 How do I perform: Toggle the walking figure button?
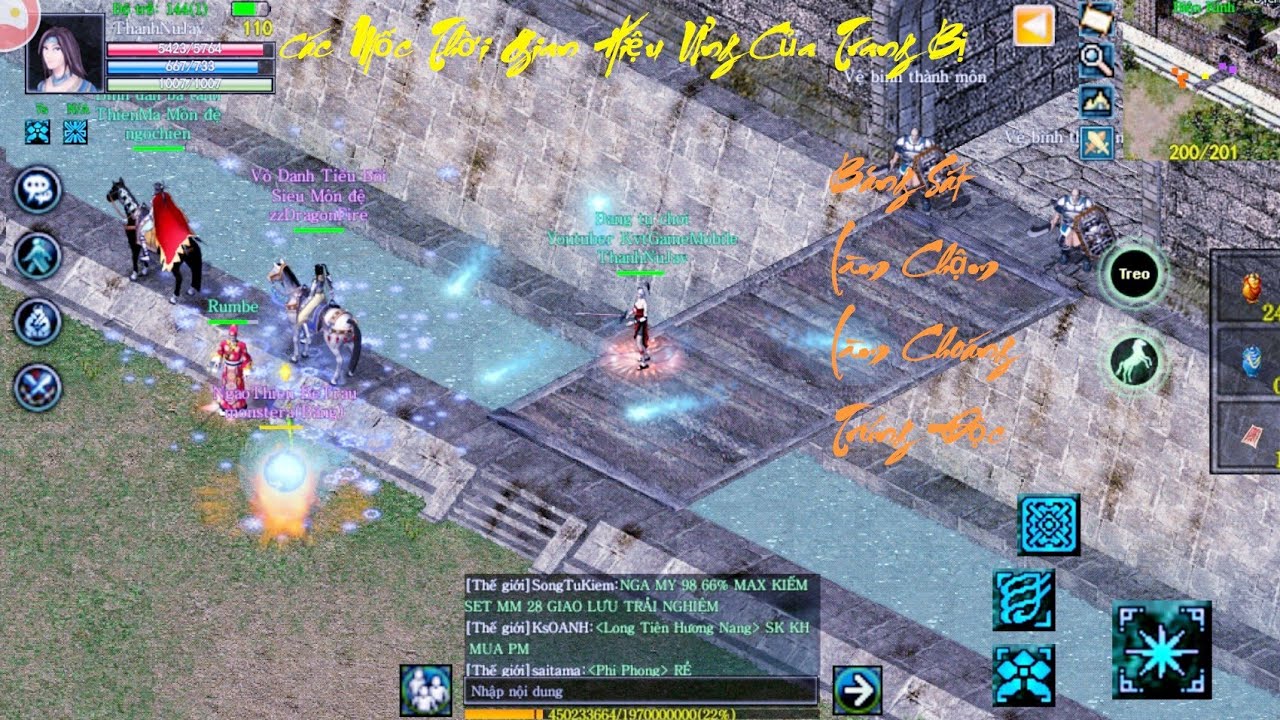click(38, 256)
